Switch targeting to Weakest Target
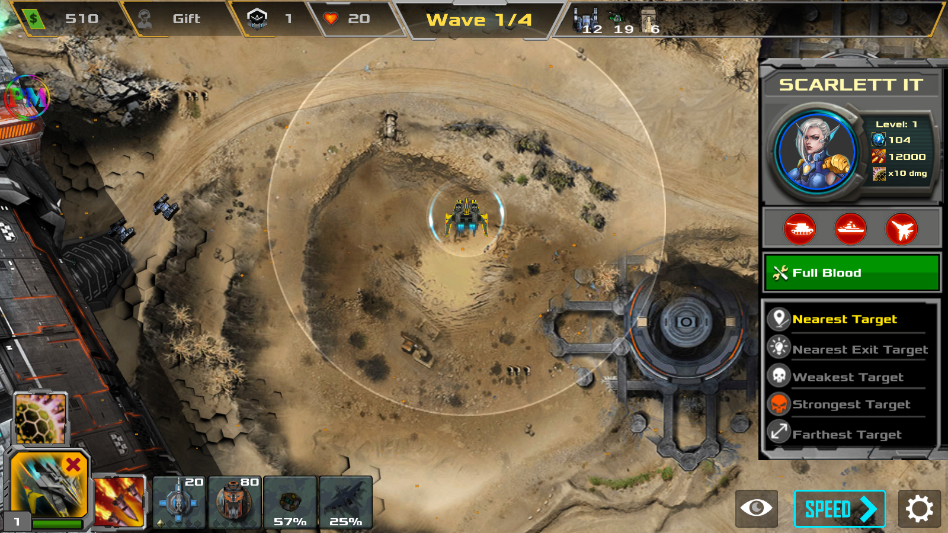Viewport: 948px width, 533px height. click(850, 377)
